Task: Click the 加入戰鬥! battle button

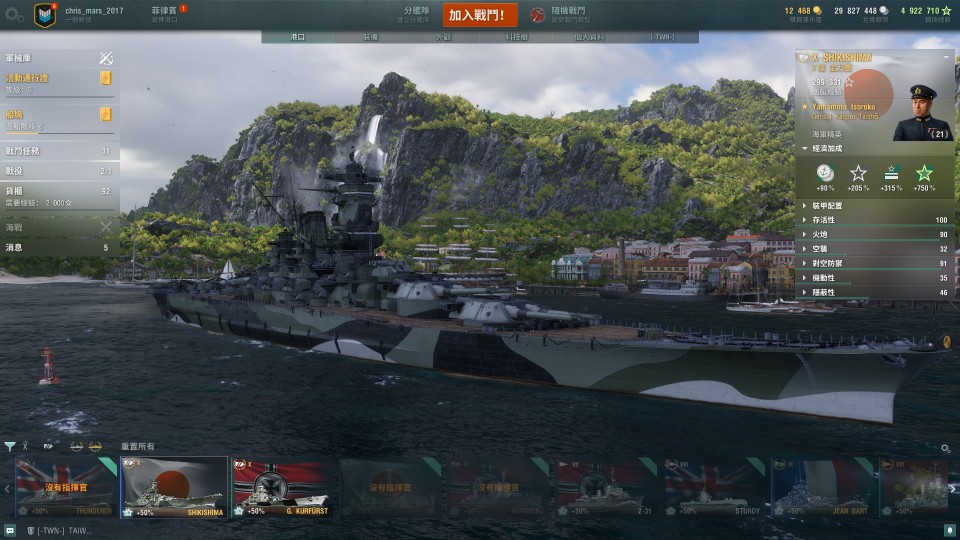Action: pyautogui.click(x=481, y=15)
